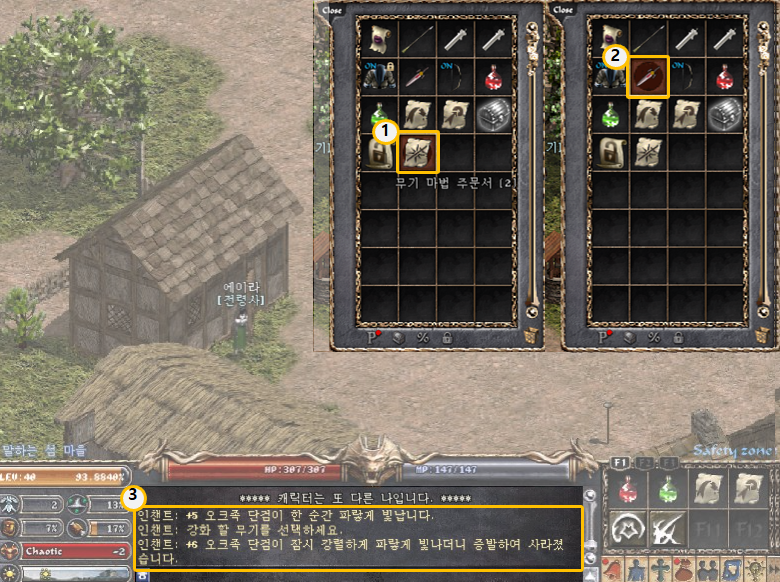Choose the dagger in the right inventory
The width and height of the screenshot is (780, 582).
pyautogui.click(x=648, y=76)
